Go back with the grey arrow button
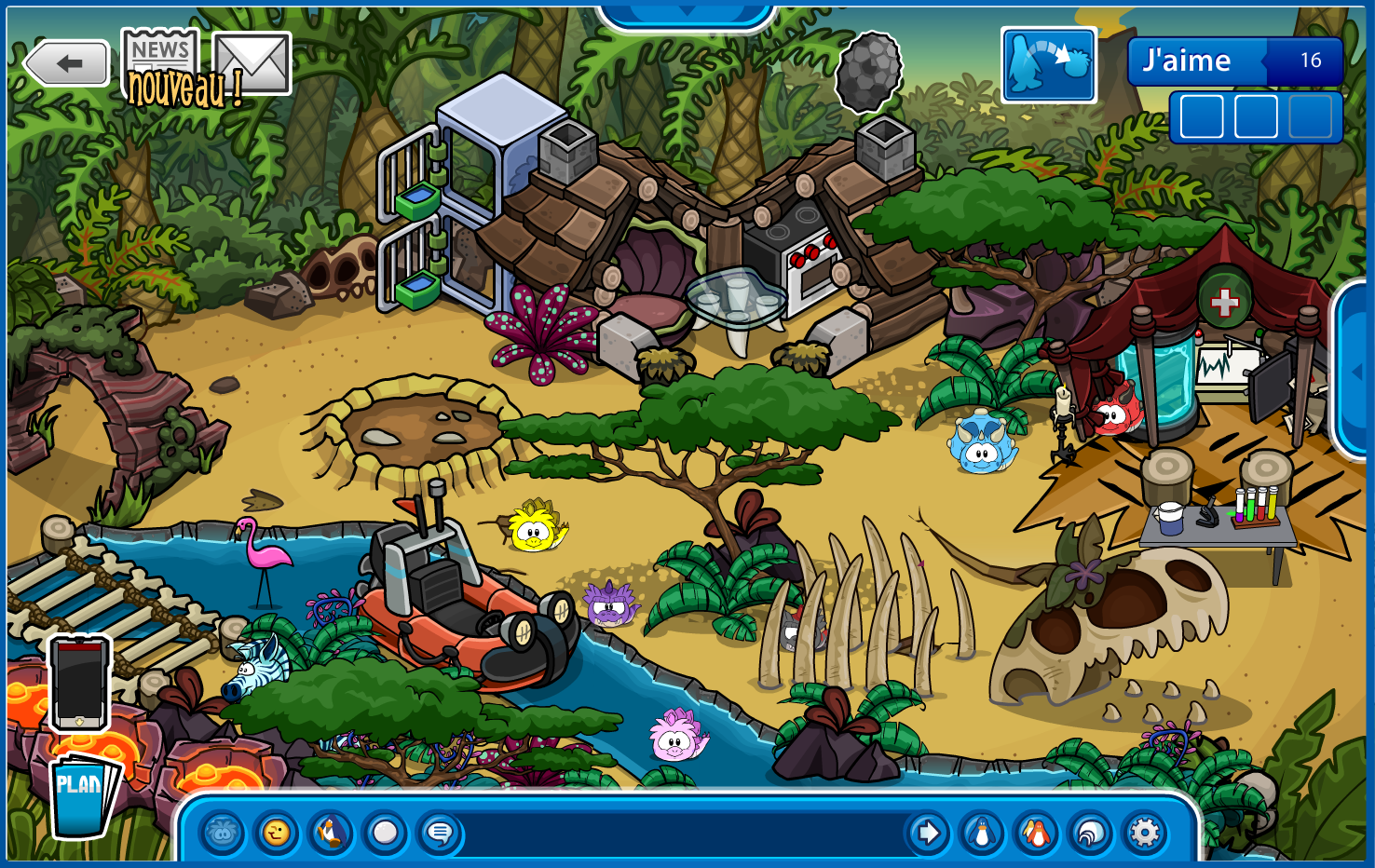 67,63
